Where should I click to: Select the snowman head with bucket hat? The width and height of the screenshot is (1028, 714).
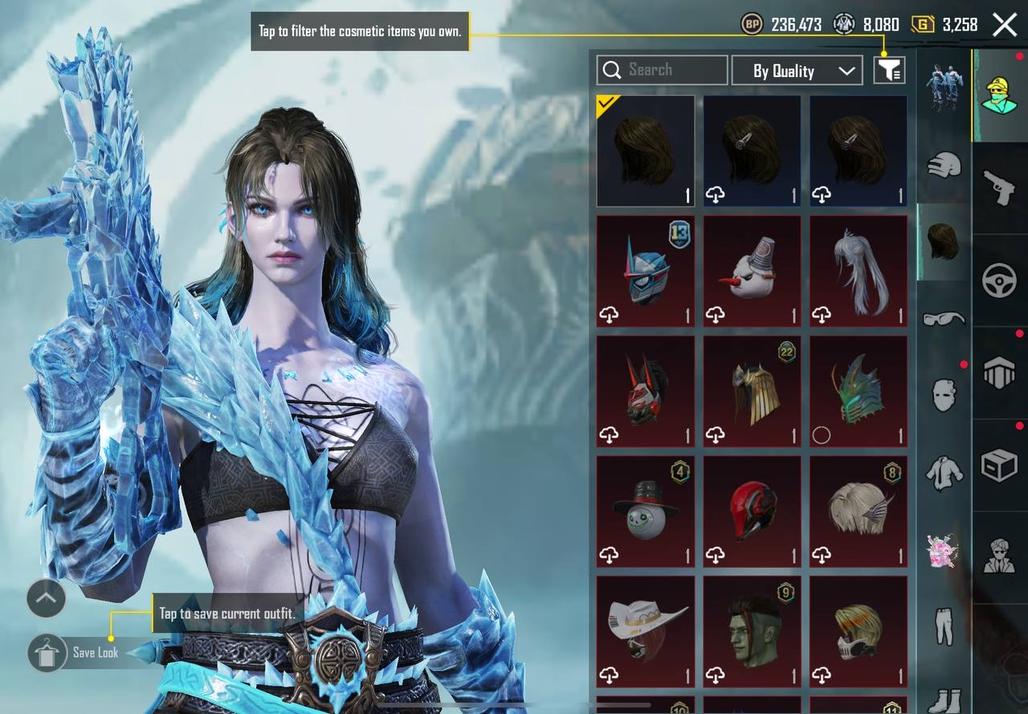752,270
